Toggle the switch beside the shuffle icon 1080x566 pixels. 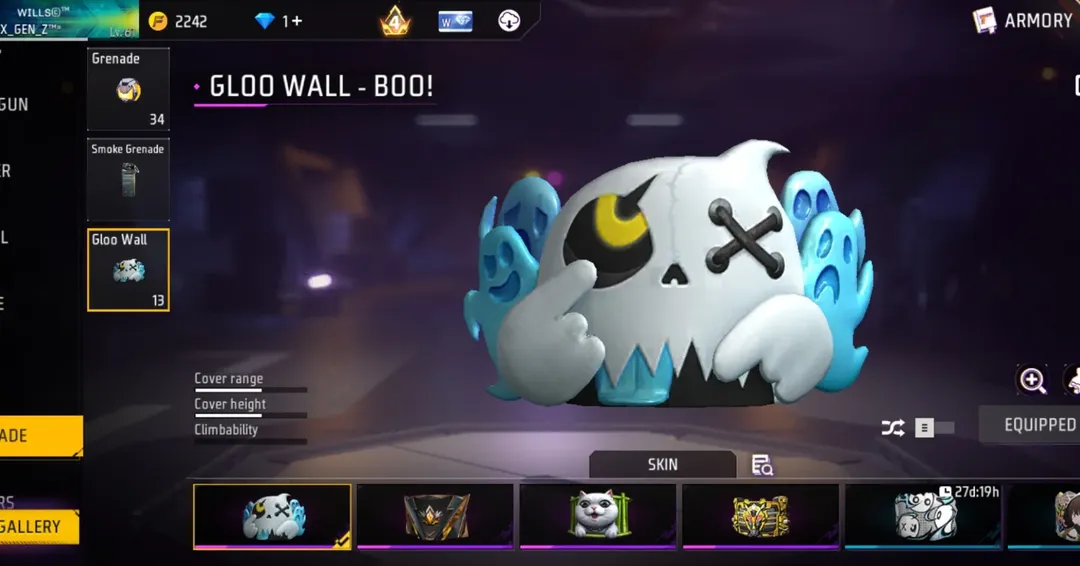pos(933,428)
